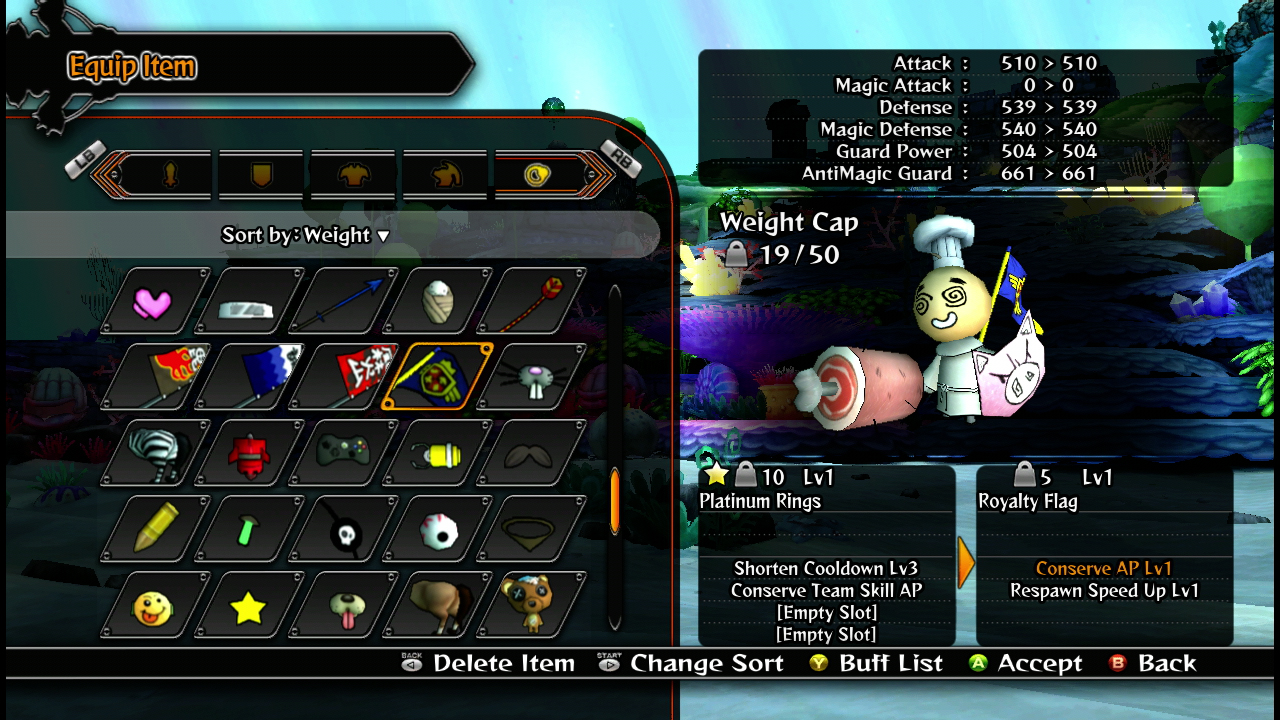The height and width of the screenshot is (720, 1280).
Task: Choose the blue arrow item
Action: (x=345, y=301)
